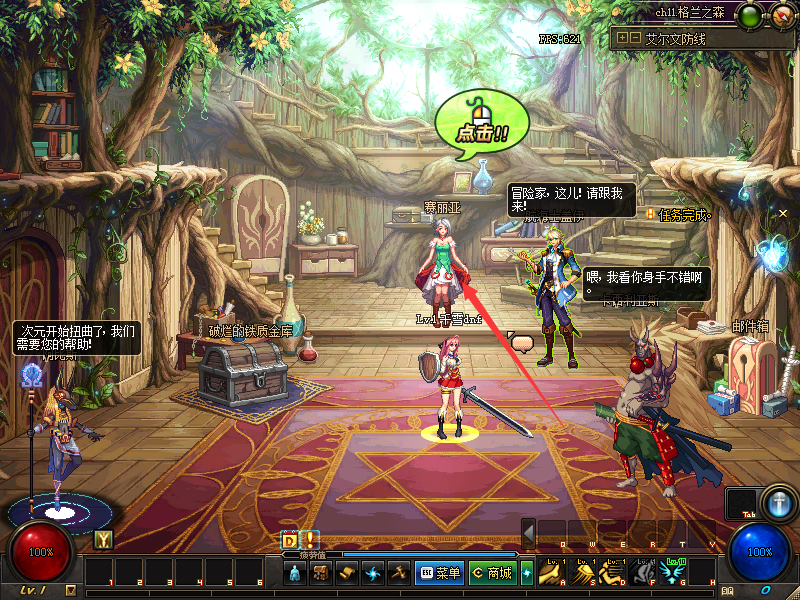
Task: Collapse the skill bar with the left arrow
Action: pos(528,531)
